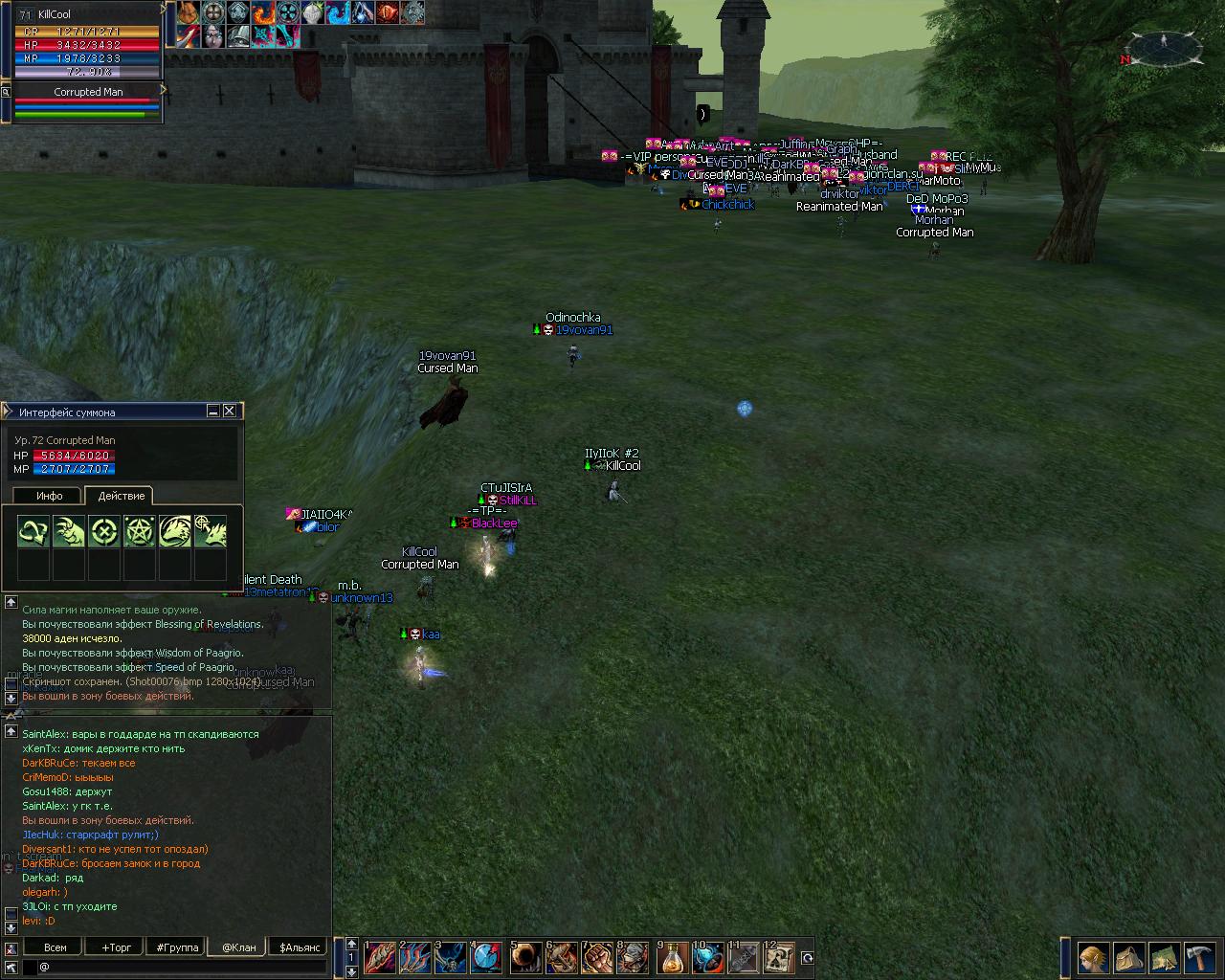1225x980 pixels.
Task: Open the #Группа chat tab
Action: point(178,947)
